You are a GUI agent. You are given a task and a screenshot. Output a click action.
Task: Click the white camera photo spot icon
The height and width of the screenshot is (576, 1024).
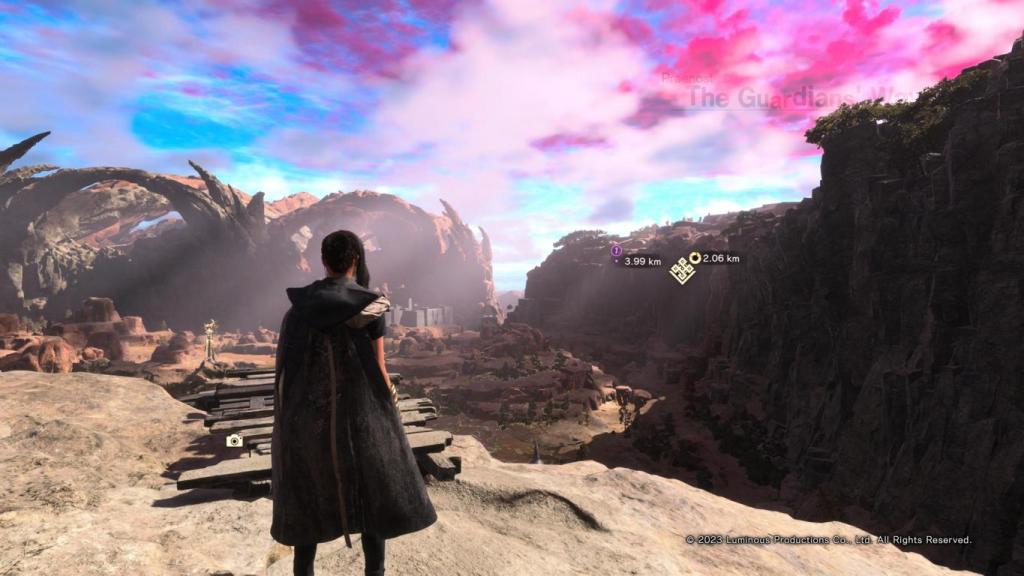(x=235, y=440)
